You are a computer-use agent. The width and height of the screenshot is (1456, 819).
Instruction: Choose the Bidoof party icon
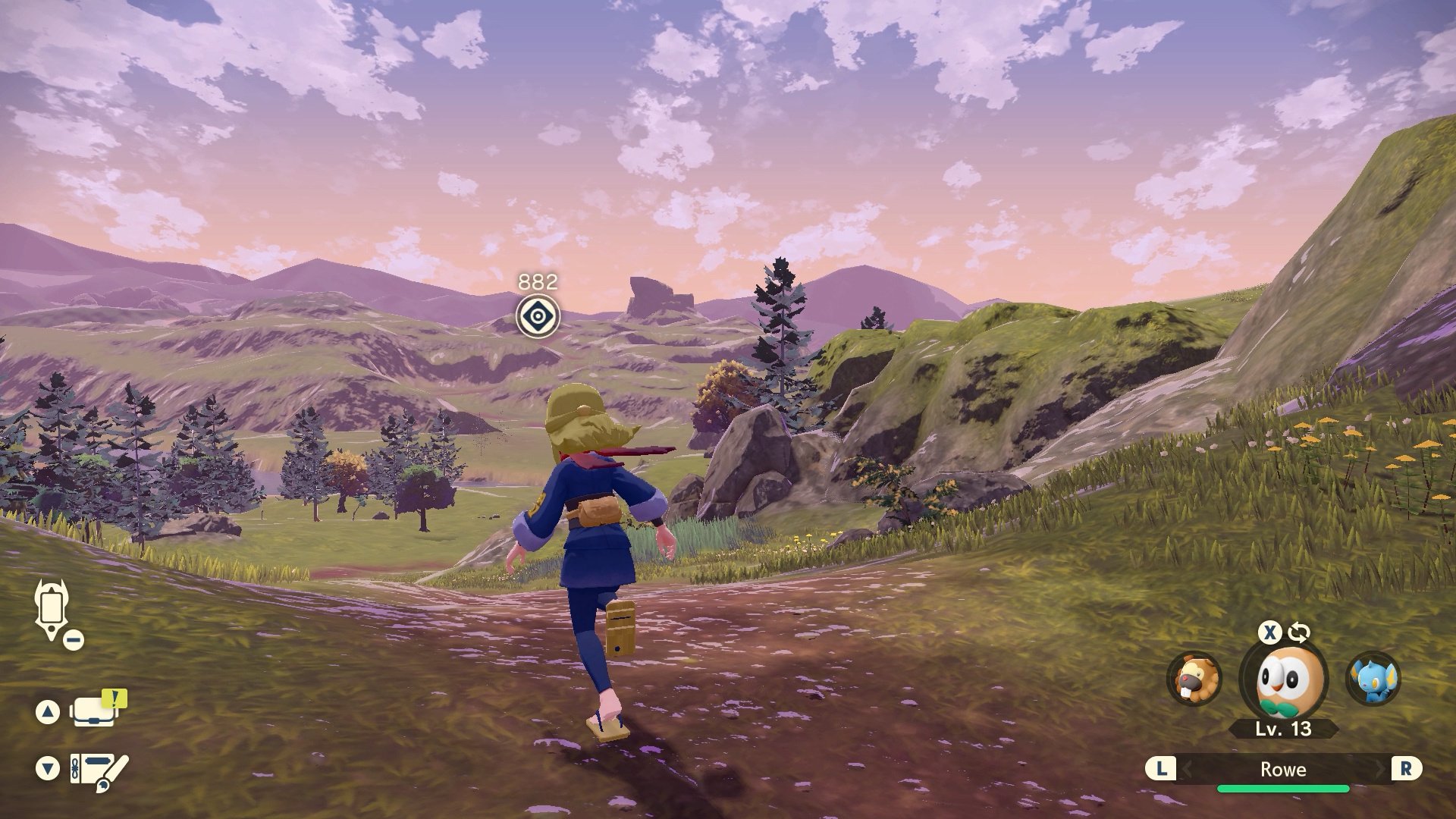pyautogui.click(x=1195, y=679)
